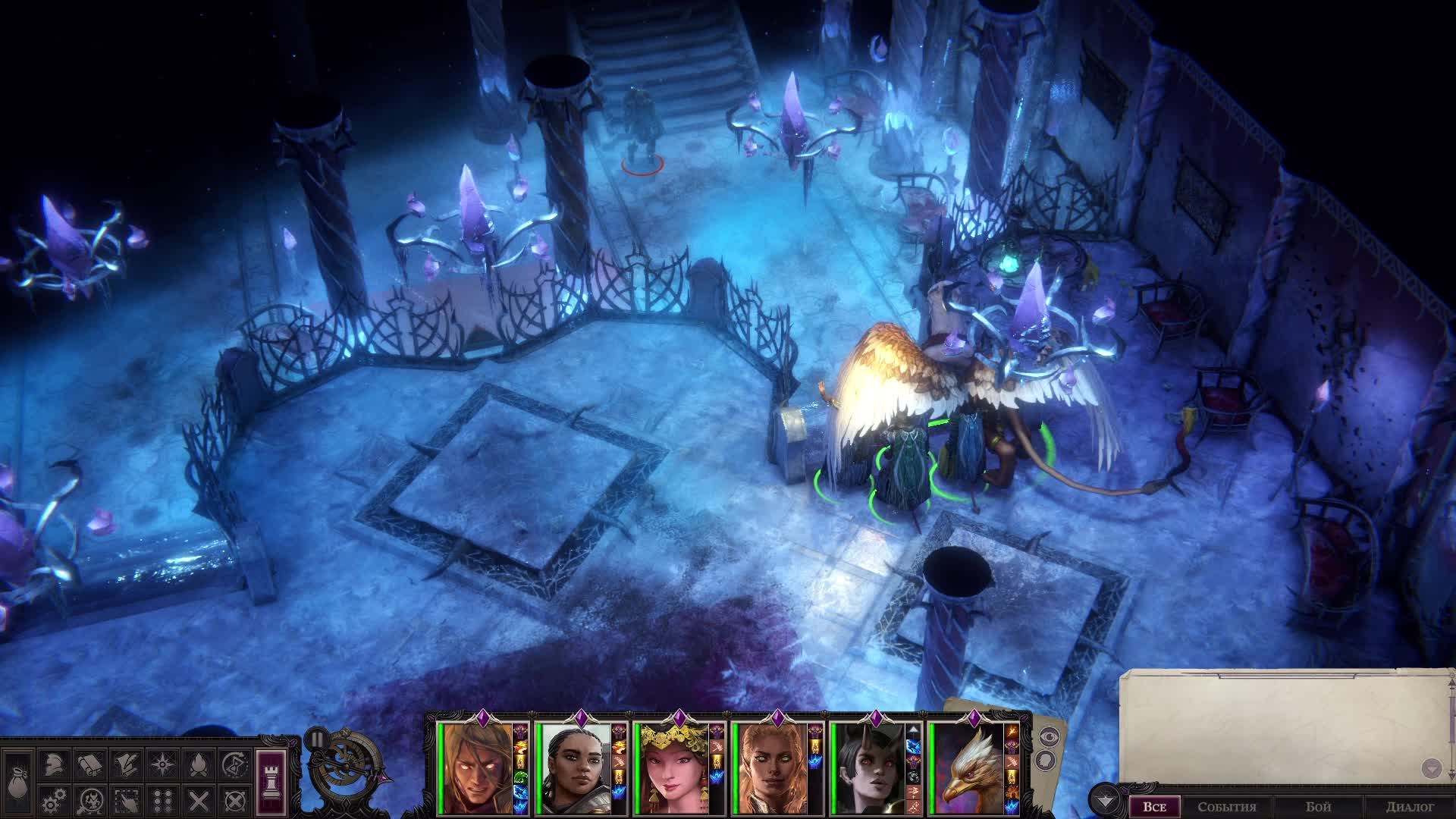Switch log to the Бой tab

point(1318,807)
